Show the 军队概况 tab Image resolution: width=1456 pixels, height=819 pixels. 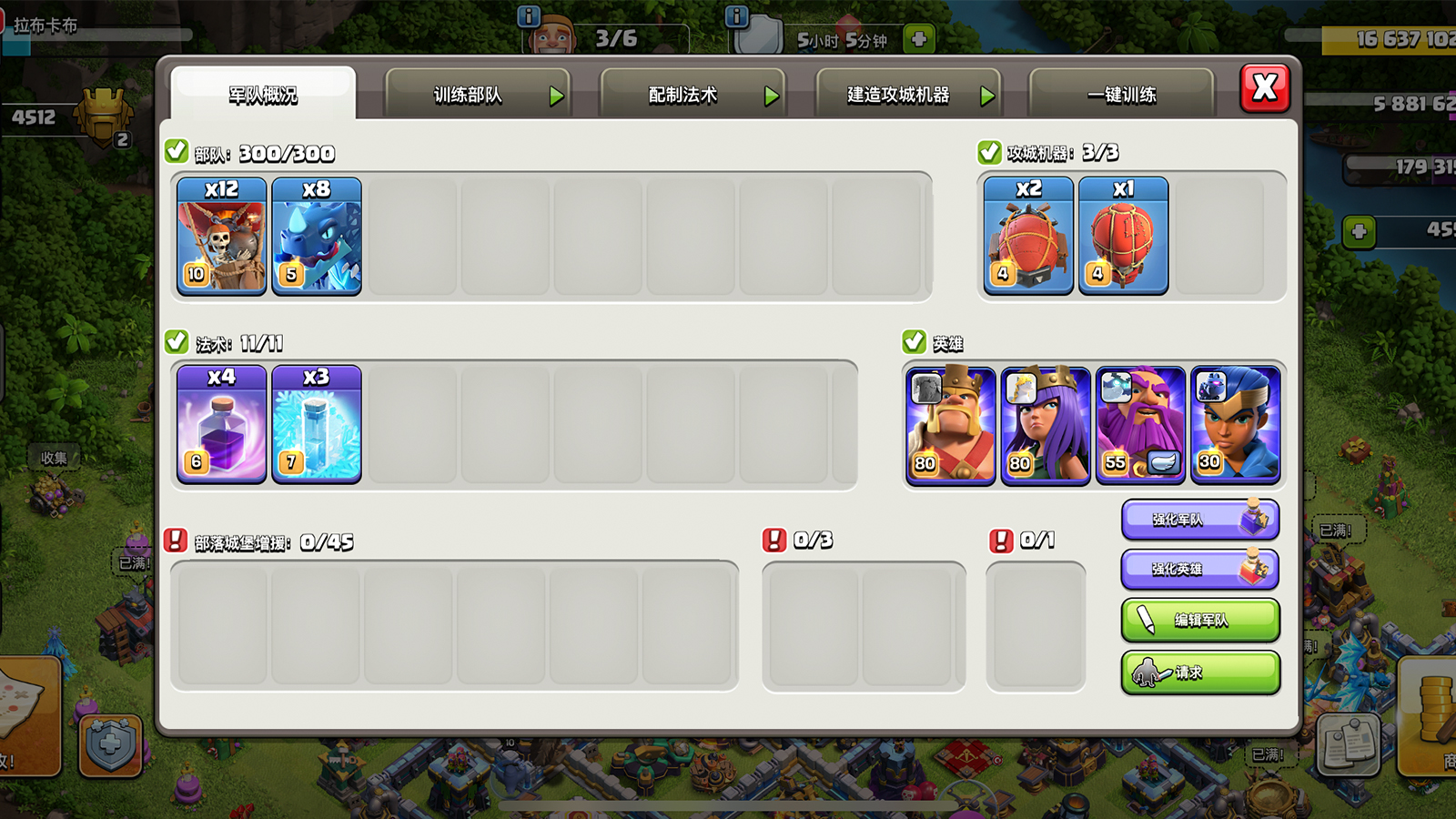263,96
